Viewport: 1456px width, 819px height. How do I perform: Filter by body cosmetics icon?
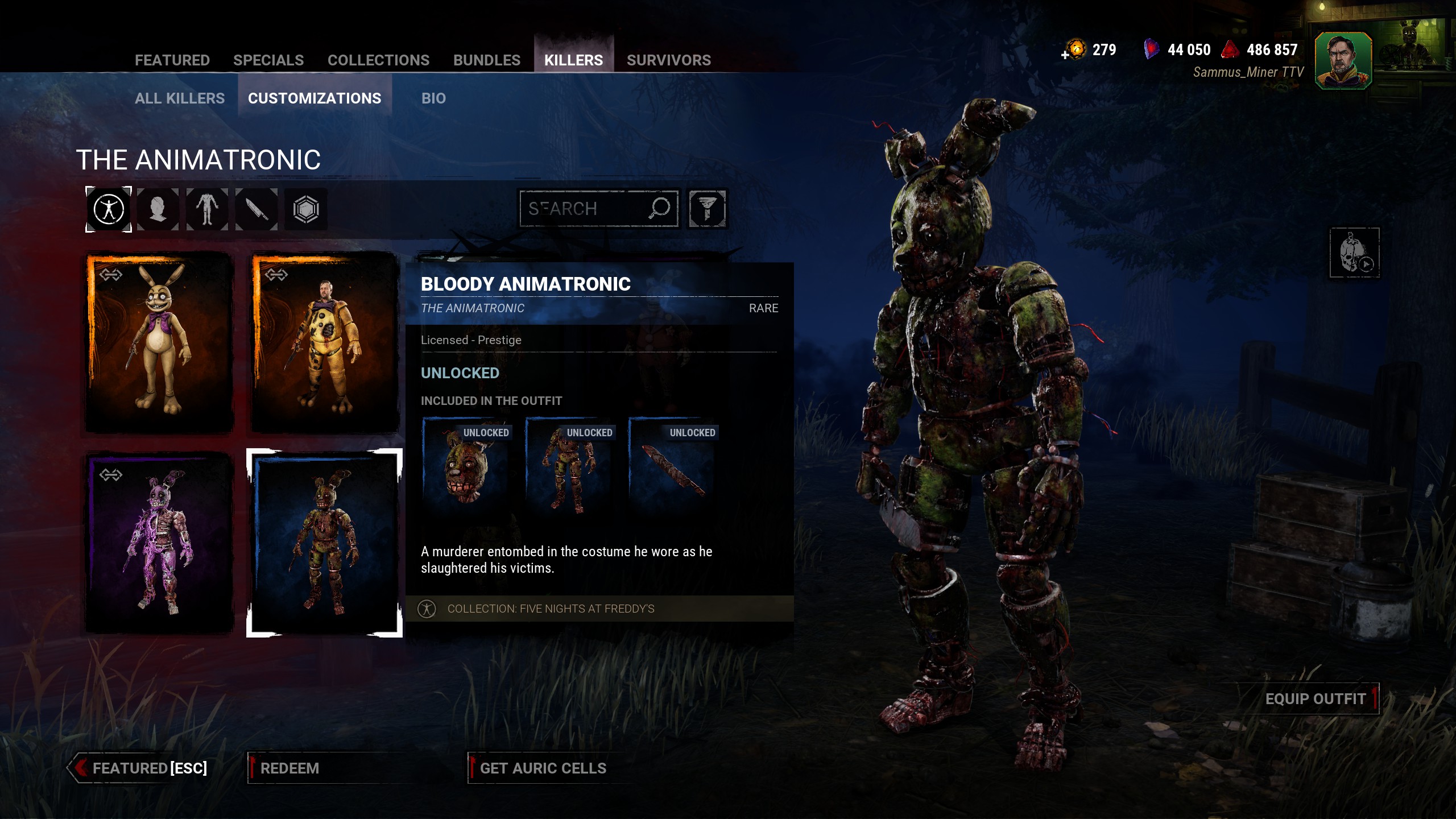(x=207, y=209)
